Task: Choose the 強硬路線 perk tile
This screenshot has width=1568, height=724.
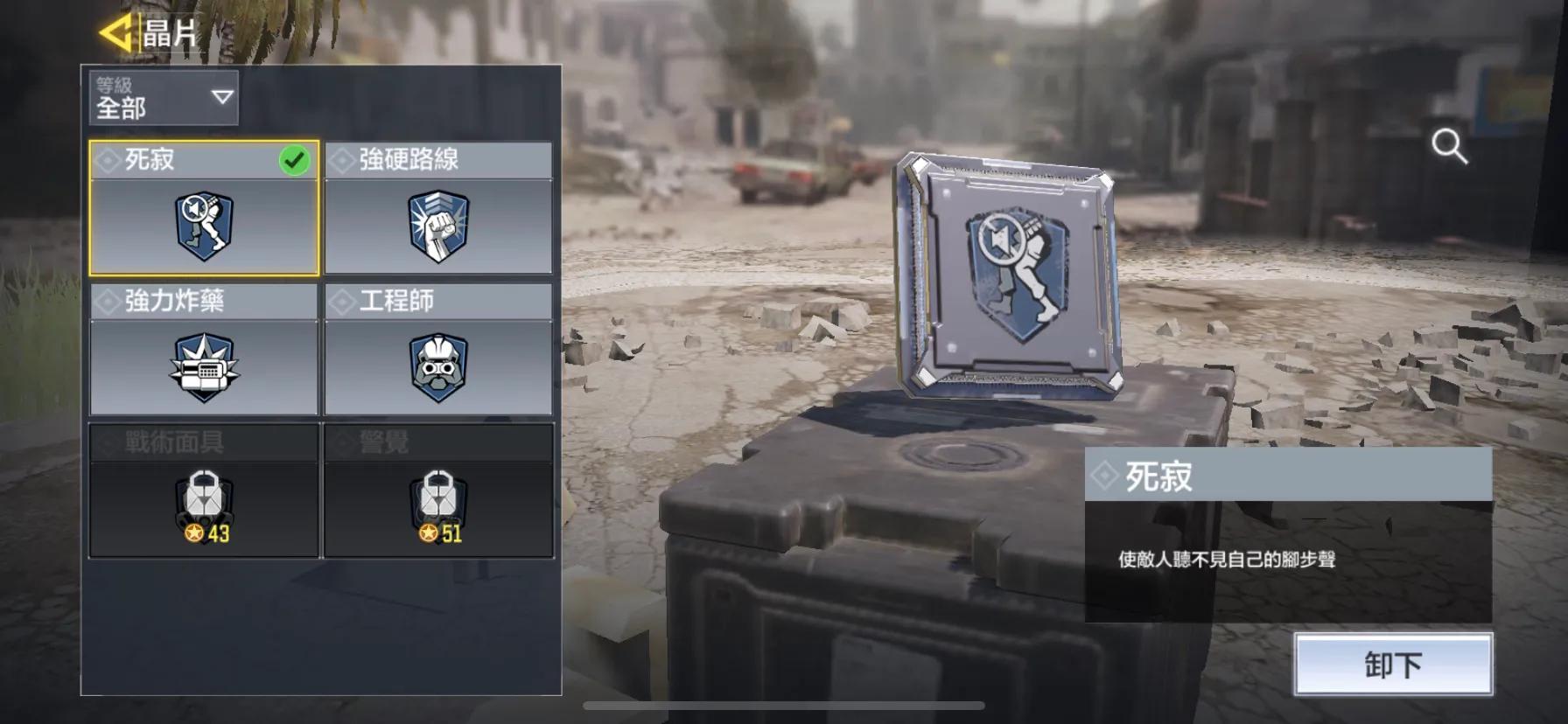Action: pyautogui.click(x=438, y=208)
